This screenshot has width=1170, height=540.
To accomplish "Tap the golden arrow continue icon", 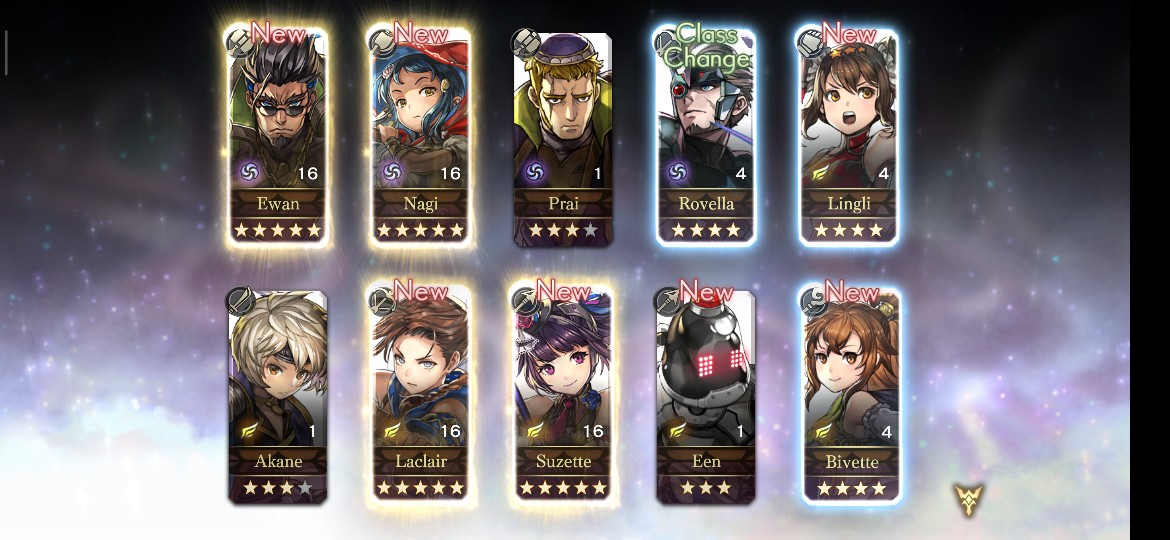I will [x=968, y=499].
